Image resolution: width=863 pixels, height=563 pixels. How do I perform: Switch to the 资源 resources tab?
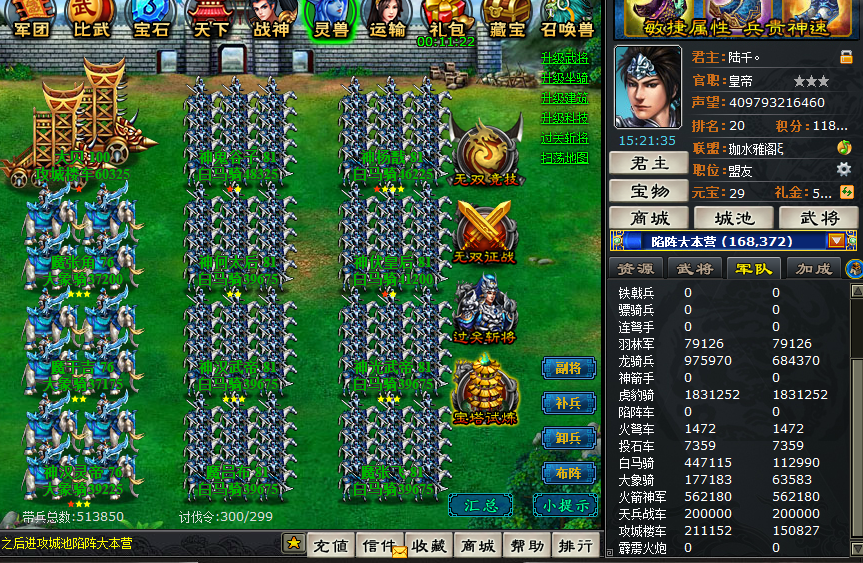[x=636, y=268]
